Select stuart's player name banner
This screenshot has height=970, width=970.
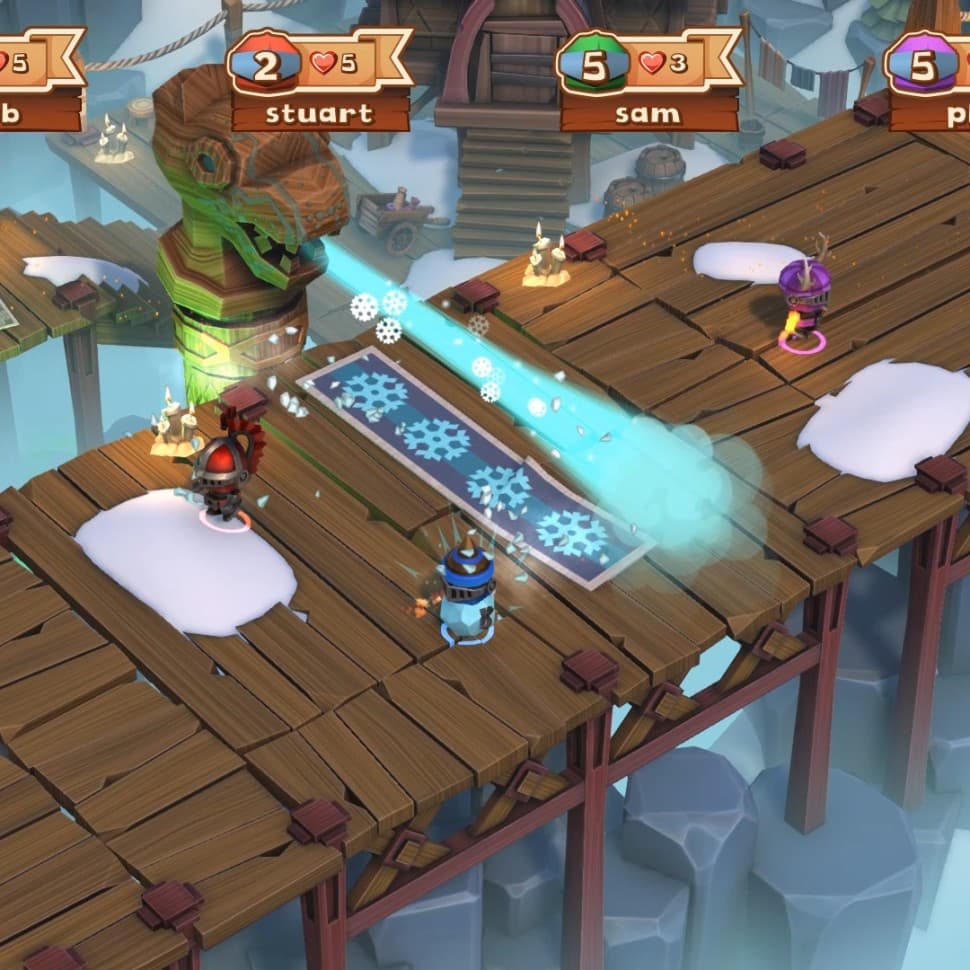point(320,112)
